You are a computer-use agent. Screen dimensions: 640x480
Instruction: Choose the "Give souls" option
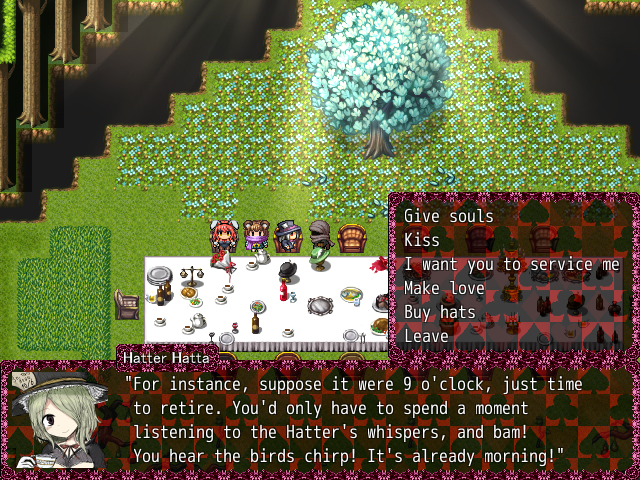click(449, 216)
